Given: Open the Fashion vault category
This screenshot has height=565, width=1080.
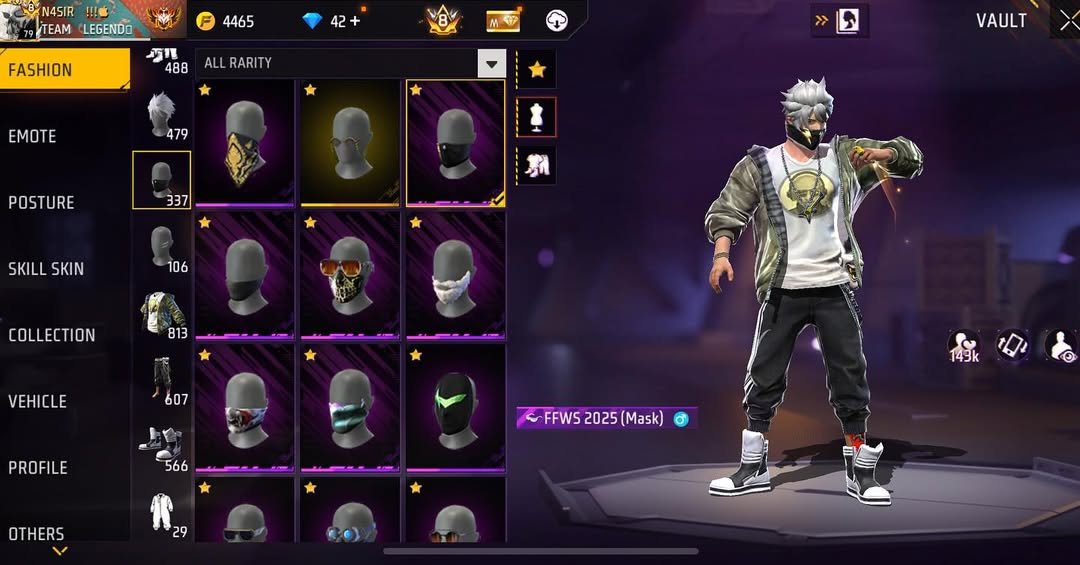Looking at the screenshot, I should [x=64, y=70].
